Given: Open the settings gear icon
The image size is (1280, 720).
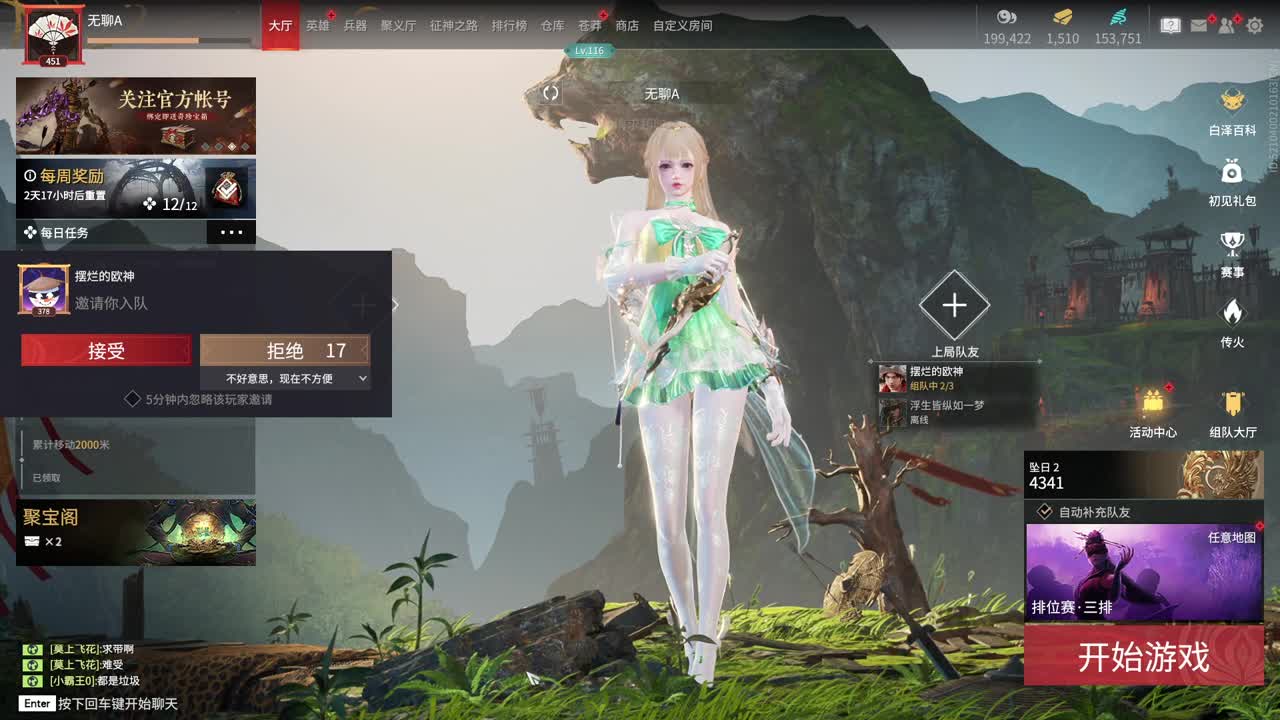Looking at the screenshot, I should click(1255, 25).
